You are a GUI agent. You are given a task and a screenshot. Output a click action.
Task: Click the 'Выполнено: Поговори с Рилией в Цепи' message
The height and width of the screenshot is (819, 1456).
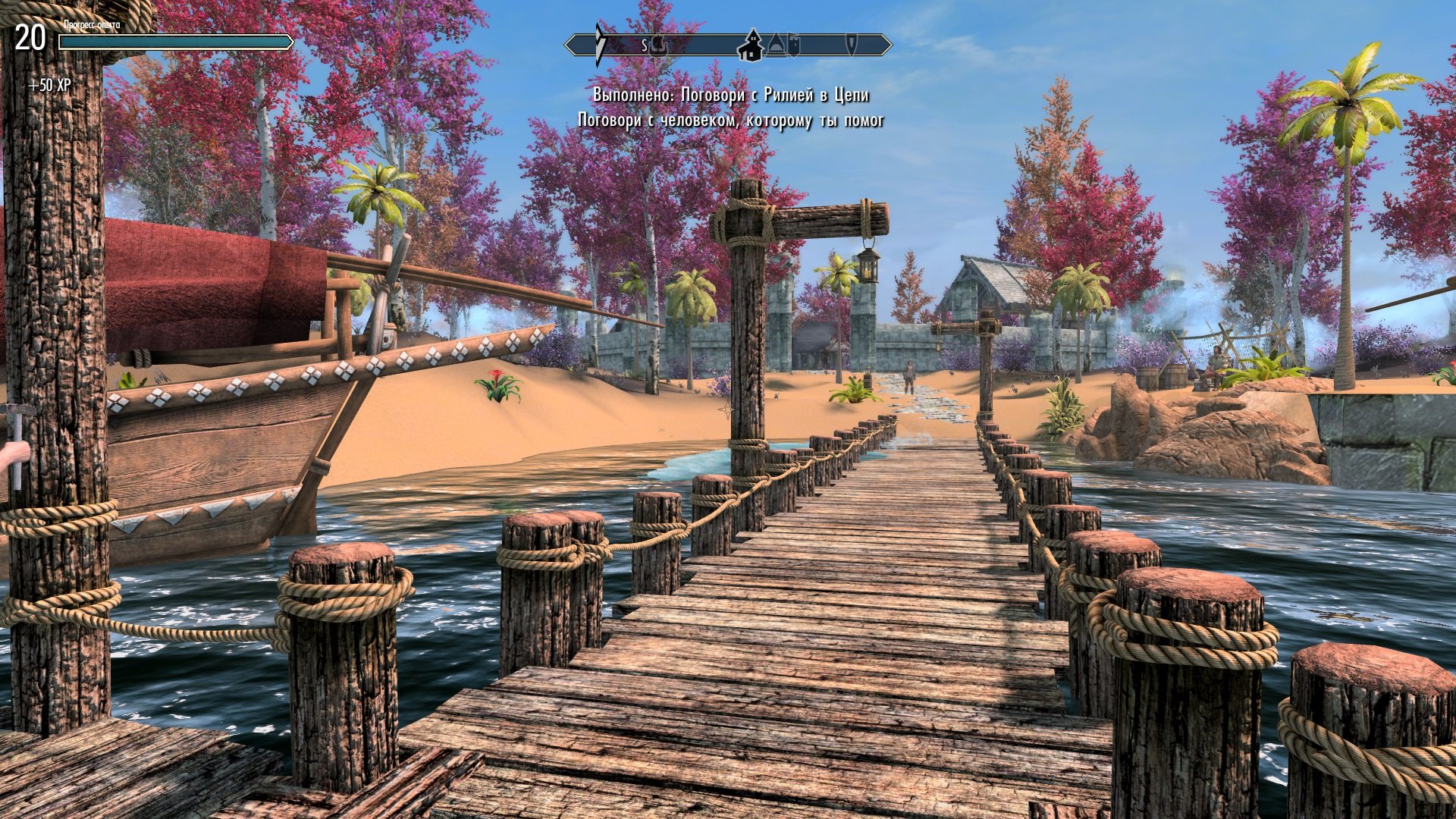point(730,96)
